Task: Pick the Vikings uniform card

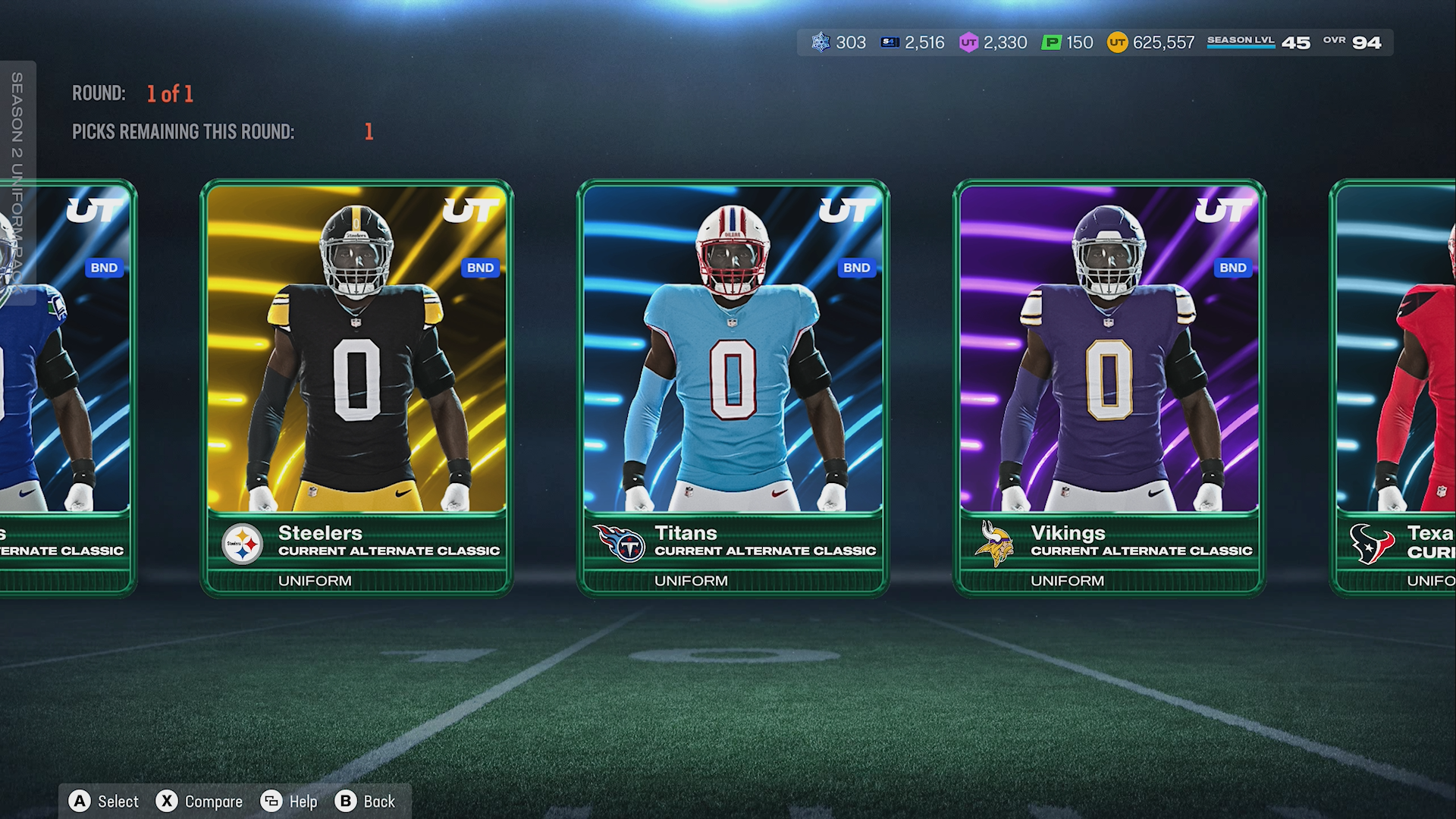Action: (1109, 387)
